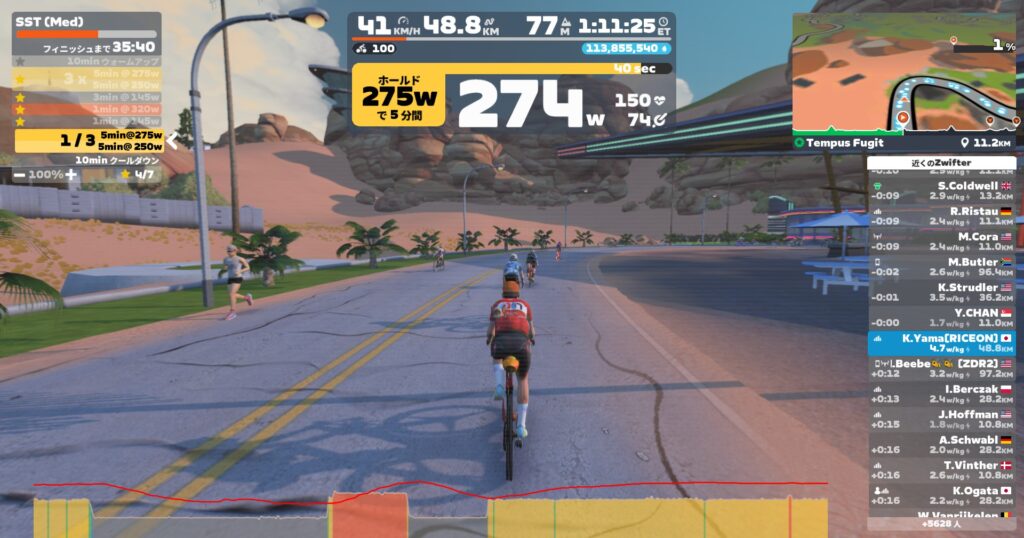Increase workout intensity with the plus button
1024x538 pixels.
pos(70,175)
